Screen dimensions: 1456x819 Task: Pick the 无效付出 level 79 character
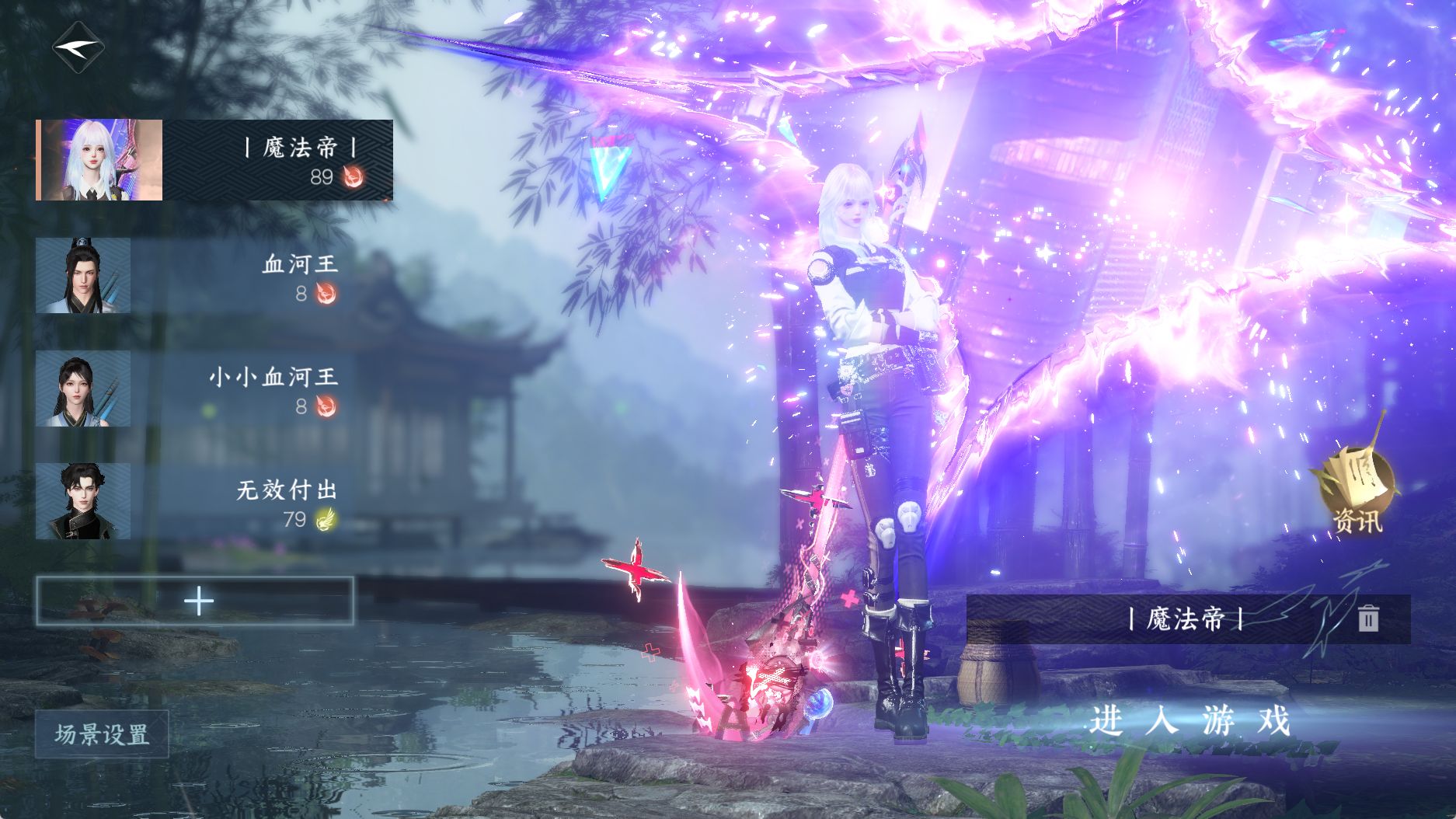pyautogui.click(x=194, y=501)
